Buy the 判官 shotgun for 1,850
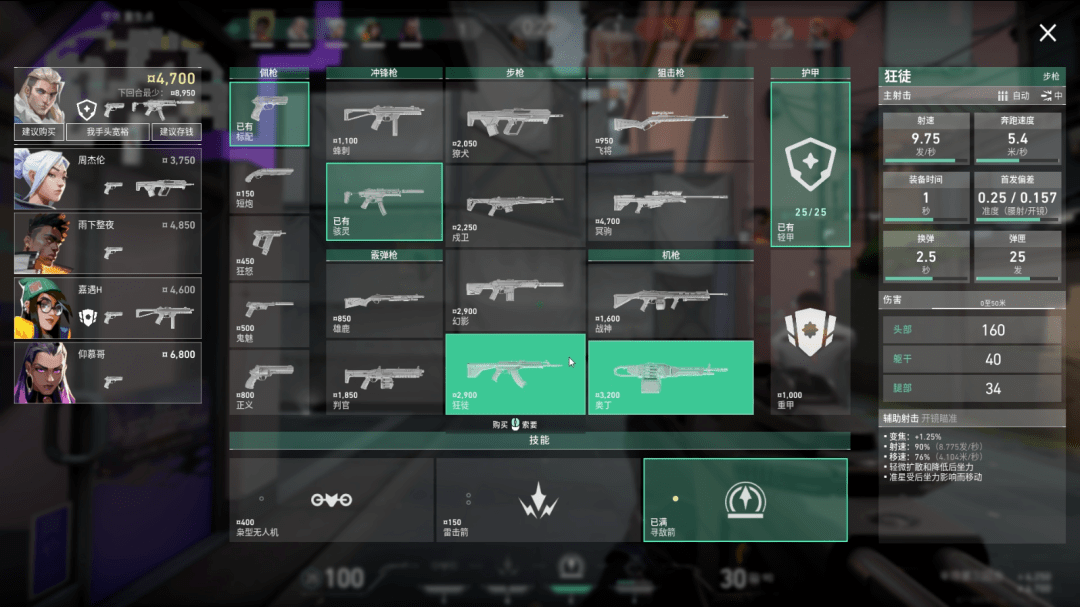The image size is (1080, 607). click(x=384, y=377)
